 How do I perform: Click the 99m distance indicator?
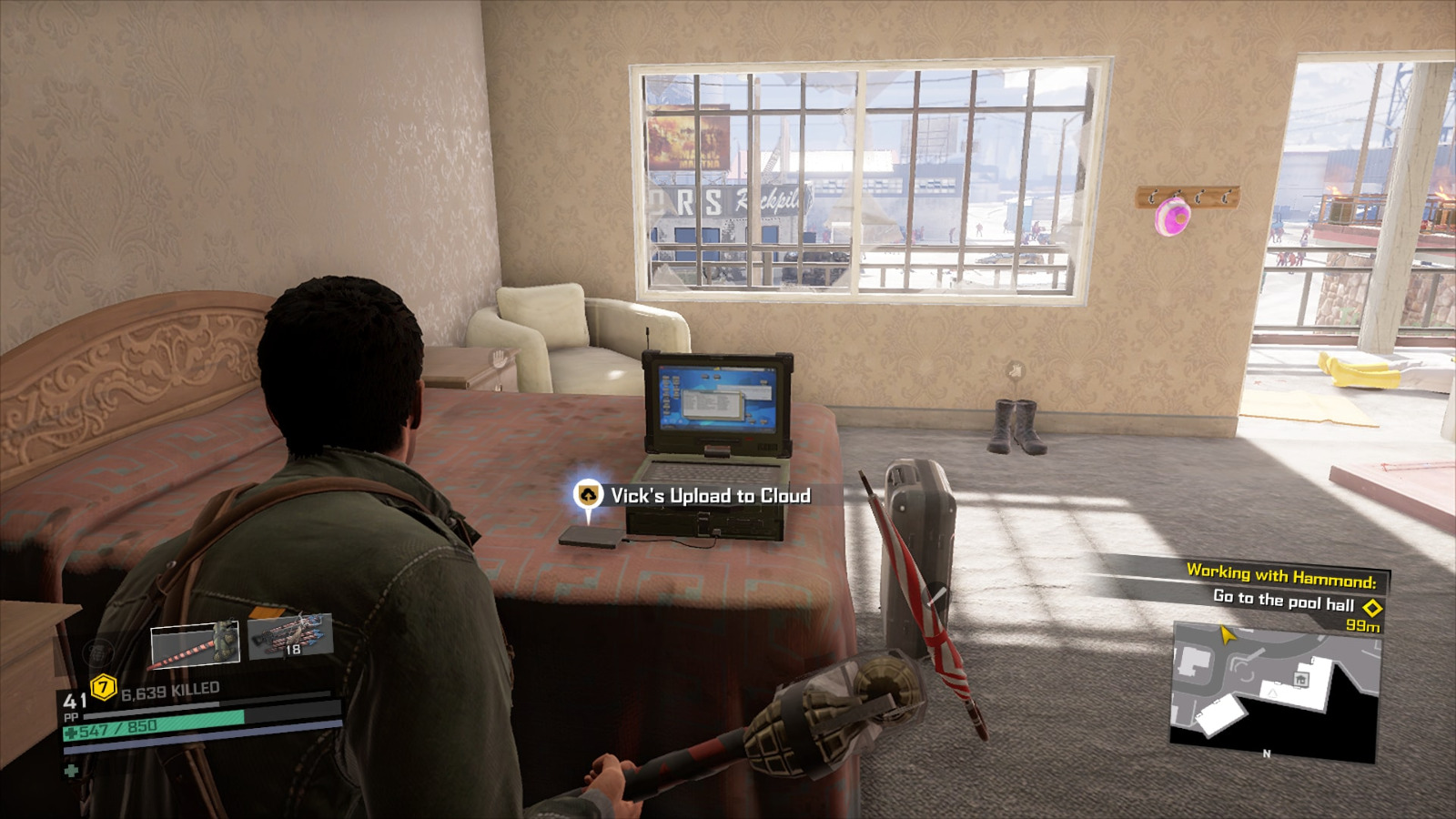[1364, 626]
